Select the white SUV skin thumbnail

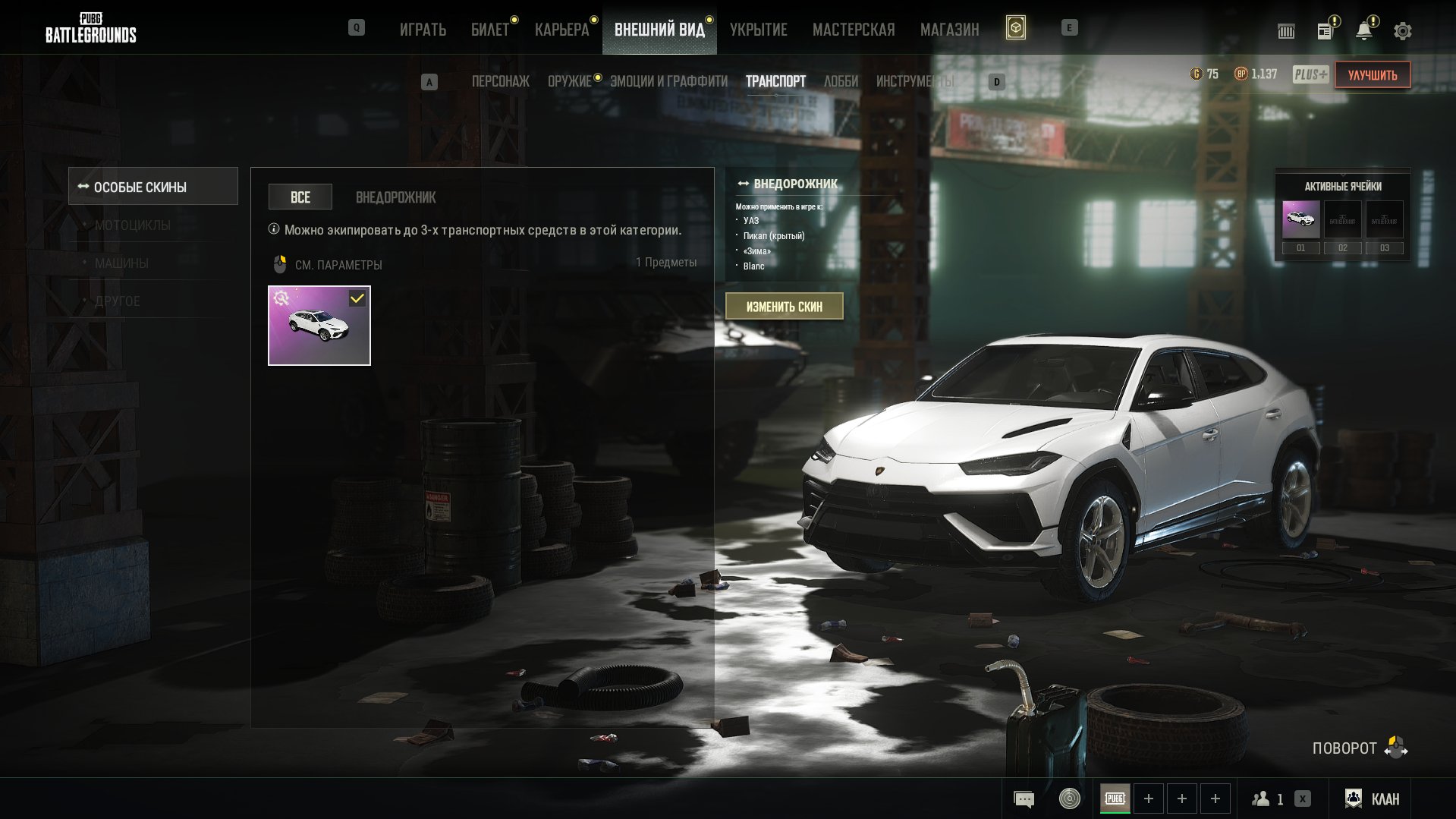click(319, 326)
